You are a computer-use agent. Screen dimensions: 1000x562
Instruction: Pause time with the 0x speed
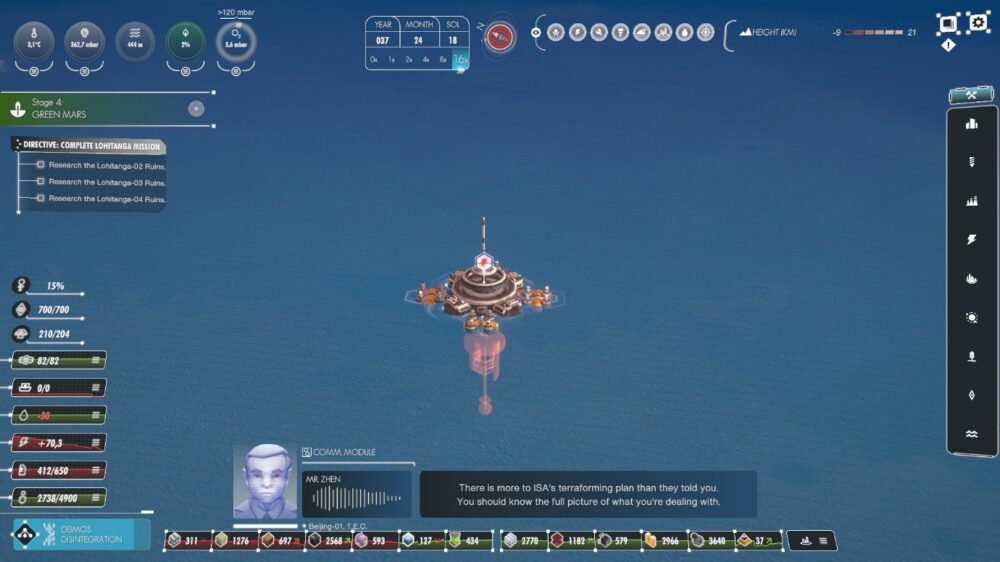(x=374, y=60)
